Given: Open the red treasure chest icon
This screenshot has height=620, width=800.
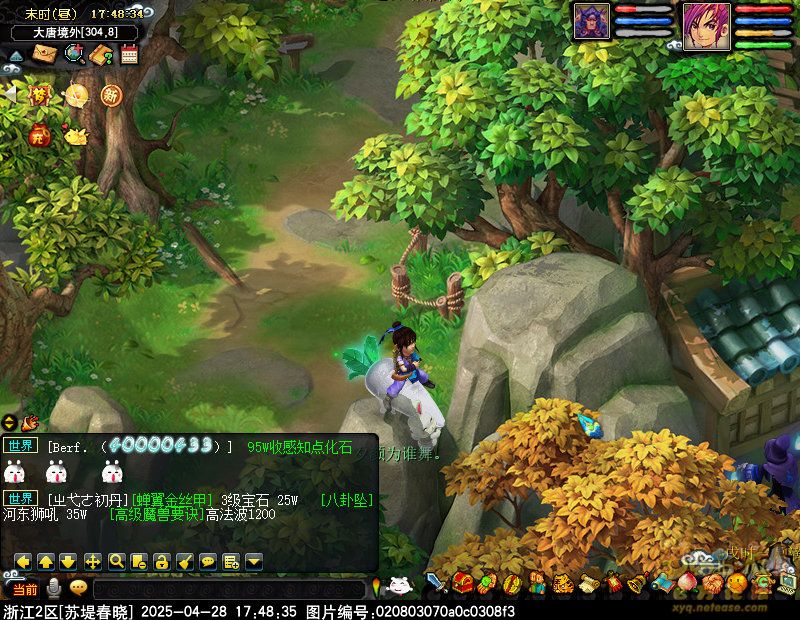Looking at the screenshot, I should point(462,582).
